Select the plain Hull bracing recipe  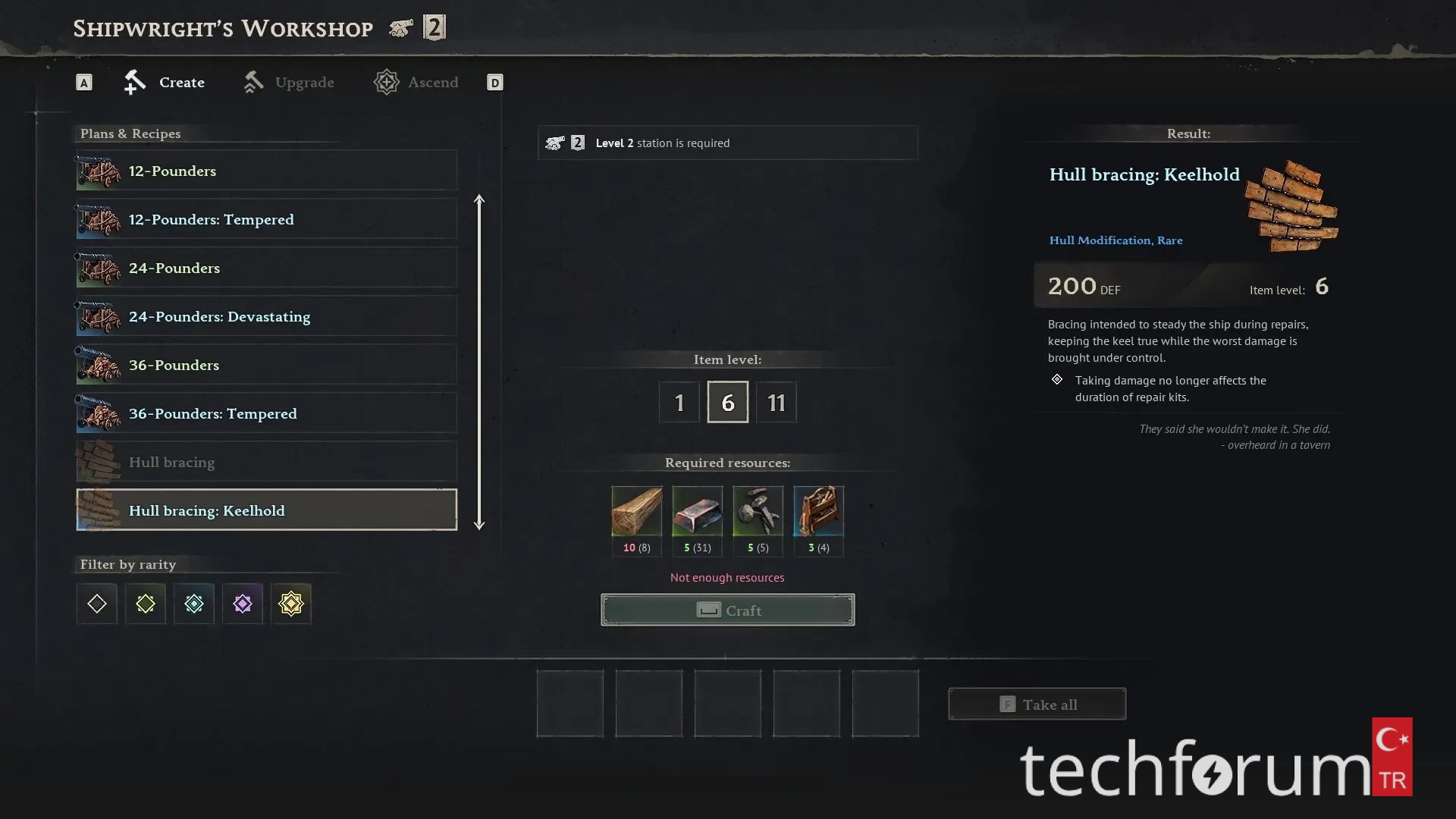coord(266,463)
